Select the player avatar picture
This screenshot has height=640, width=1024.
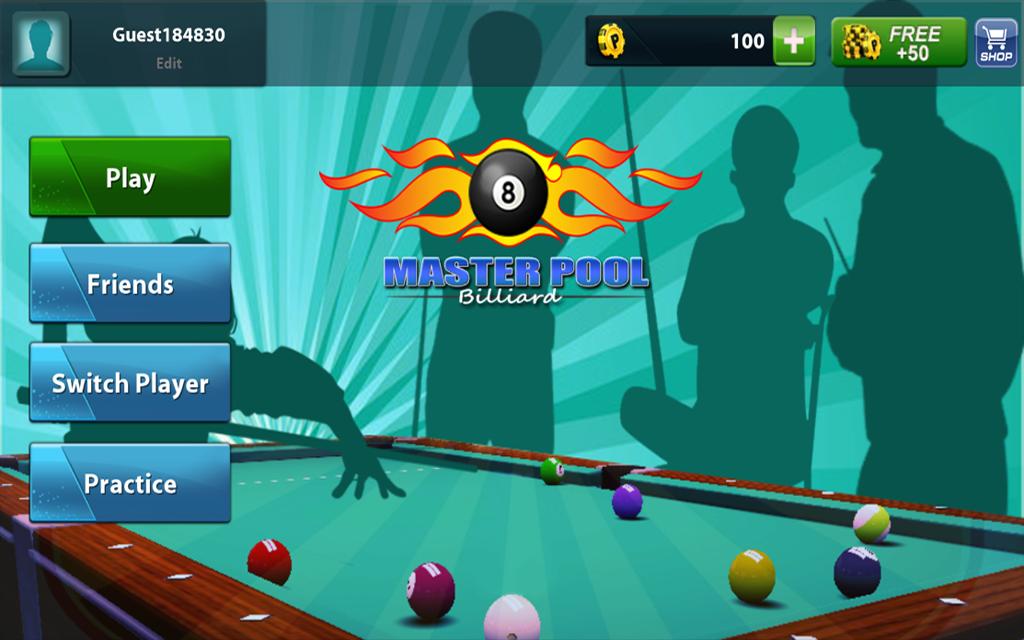point(41,43)
